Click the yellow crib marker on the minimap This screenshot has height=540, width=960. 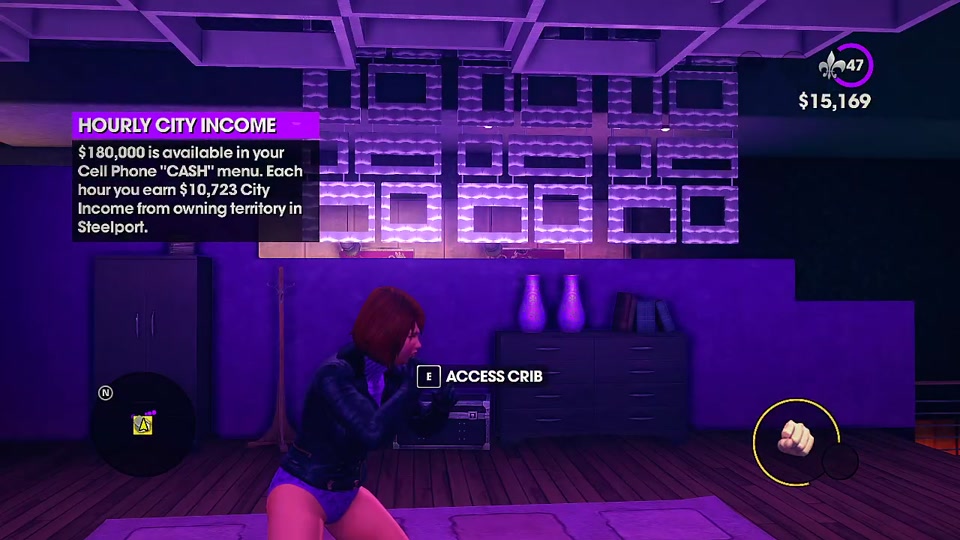coord(142,425)
